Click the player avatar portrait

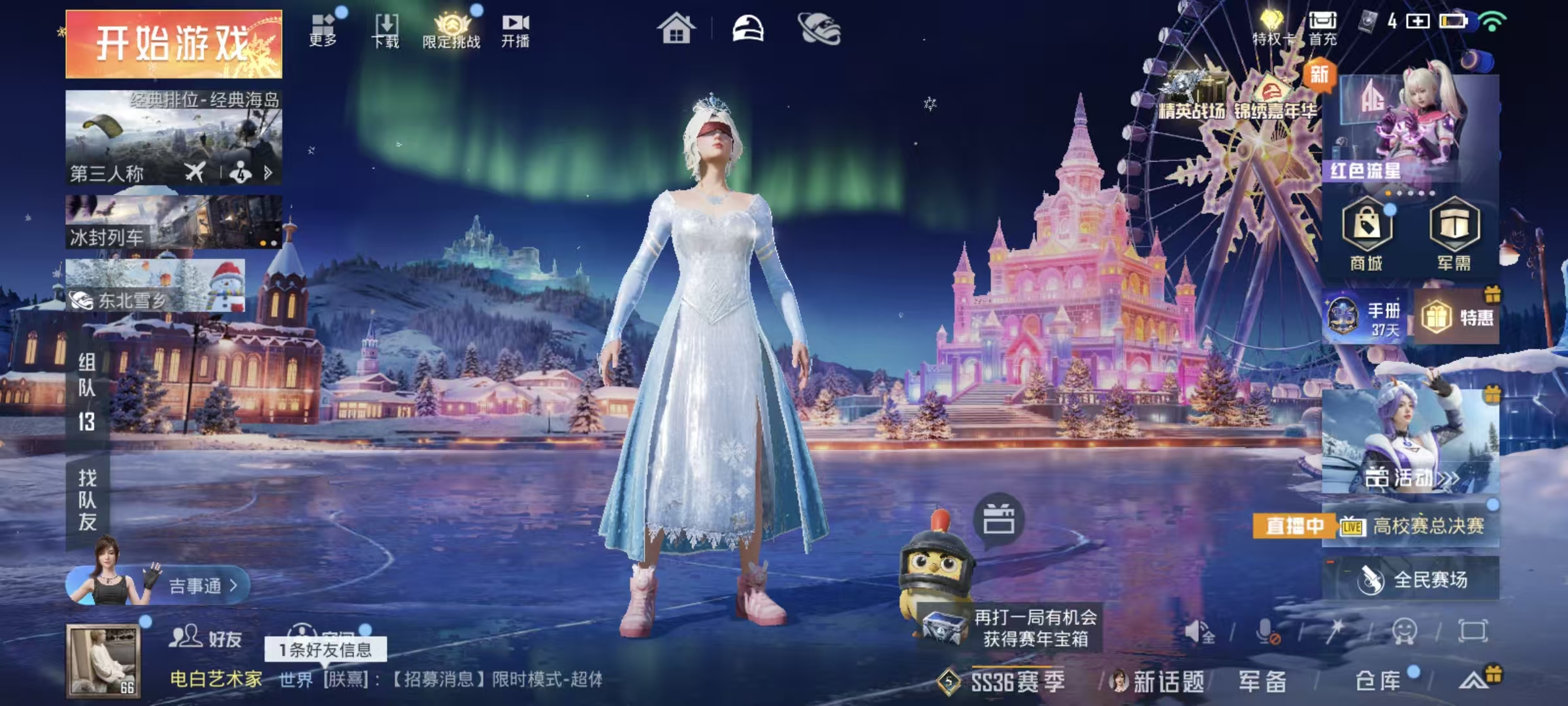pos(103,660)
